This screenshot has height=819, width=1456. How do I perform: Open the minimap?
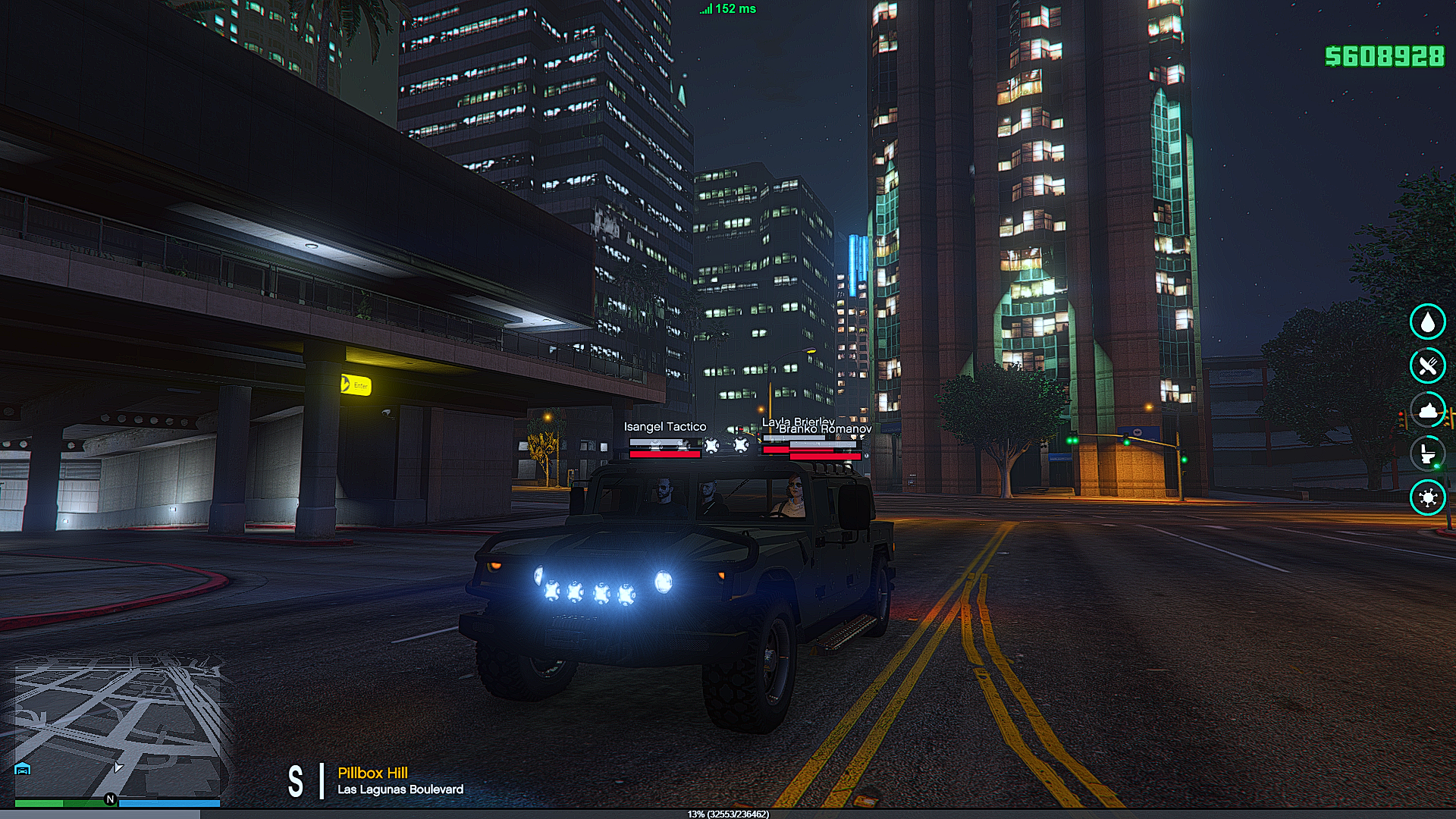(118, 728)
